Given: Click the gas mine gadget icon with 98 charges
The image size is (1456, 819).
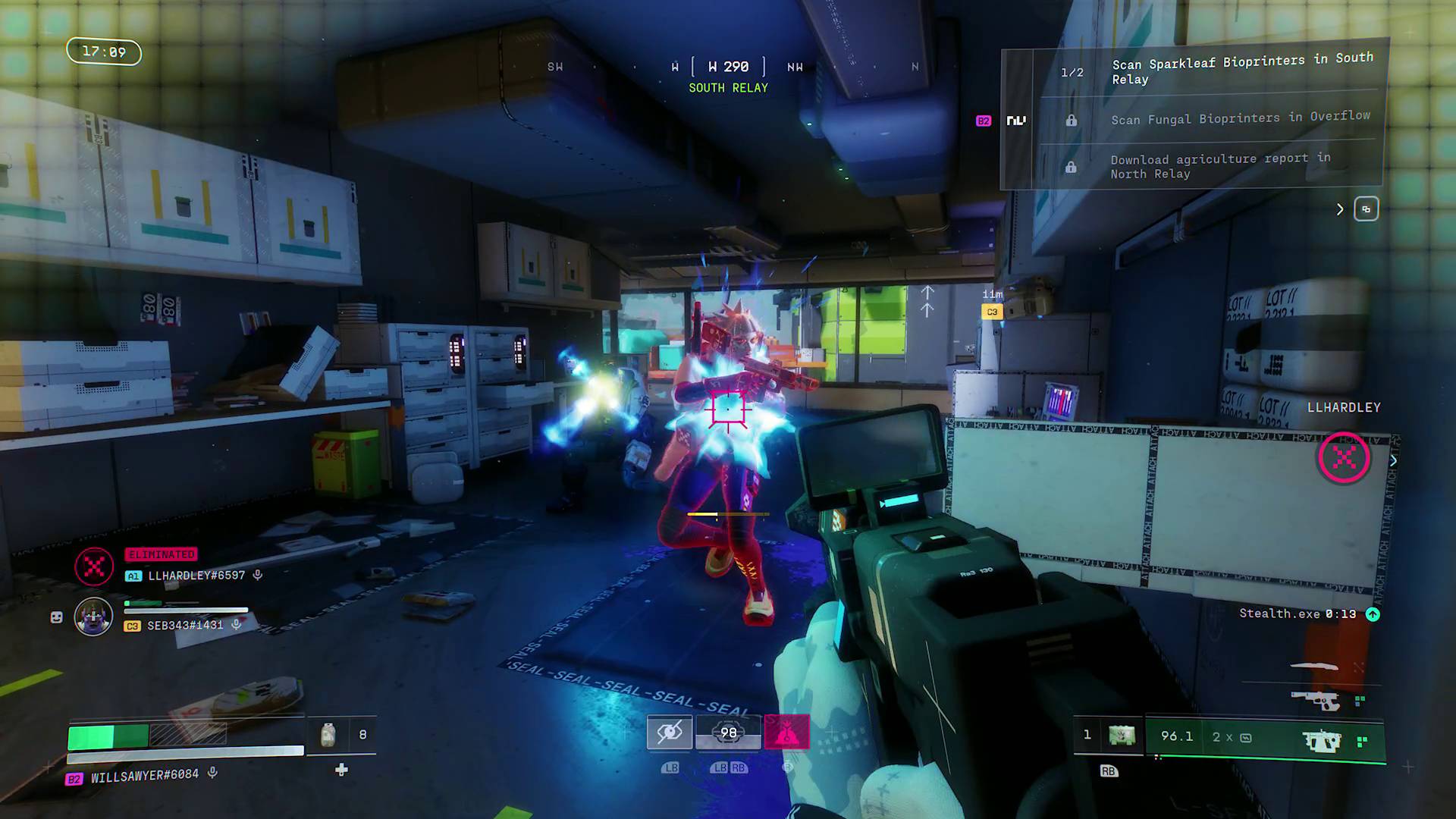Looking at the screenshot, I should (729, 731).
